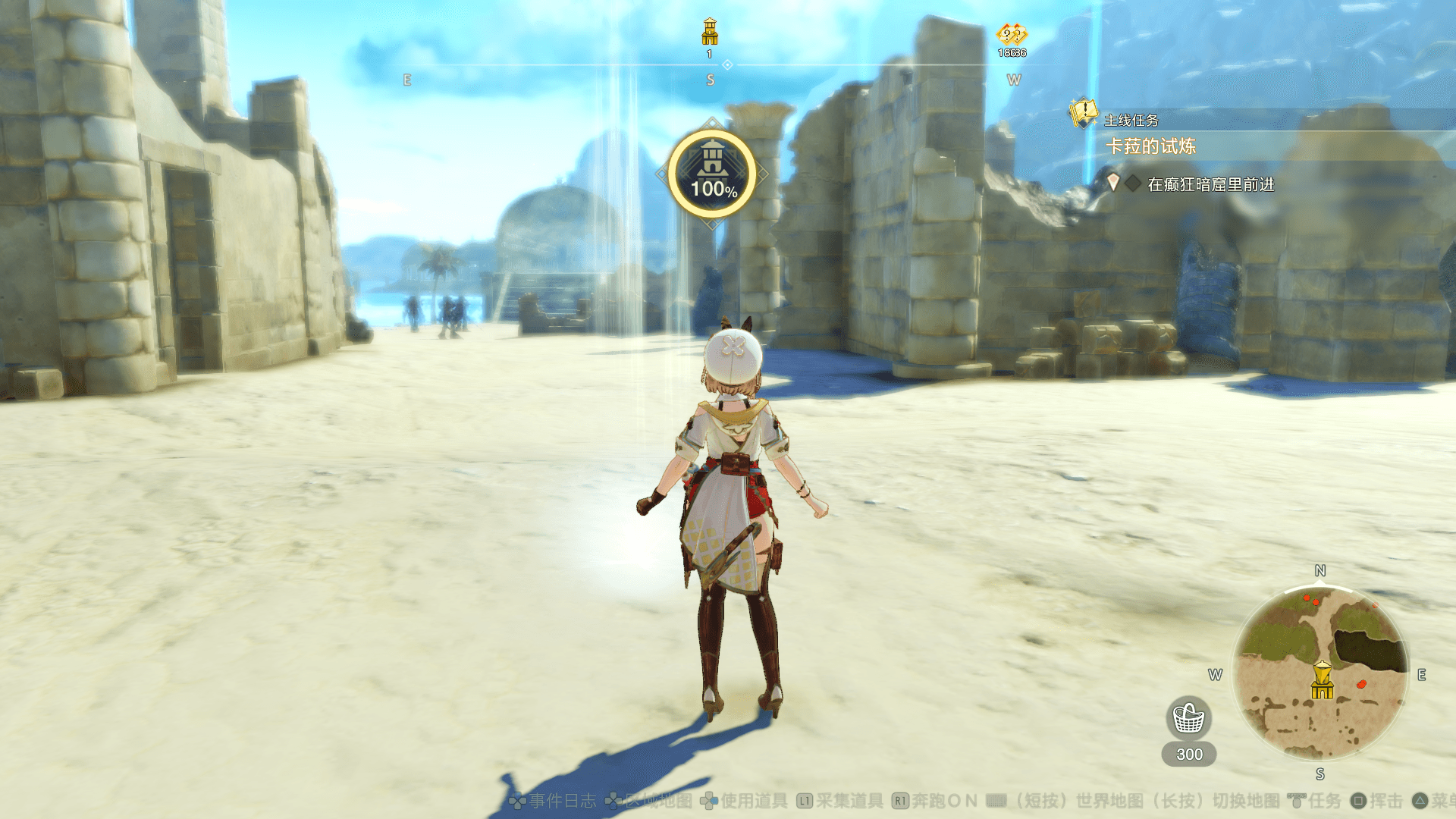Select the quest marker icon on the compass

(x=1012, y=35)
